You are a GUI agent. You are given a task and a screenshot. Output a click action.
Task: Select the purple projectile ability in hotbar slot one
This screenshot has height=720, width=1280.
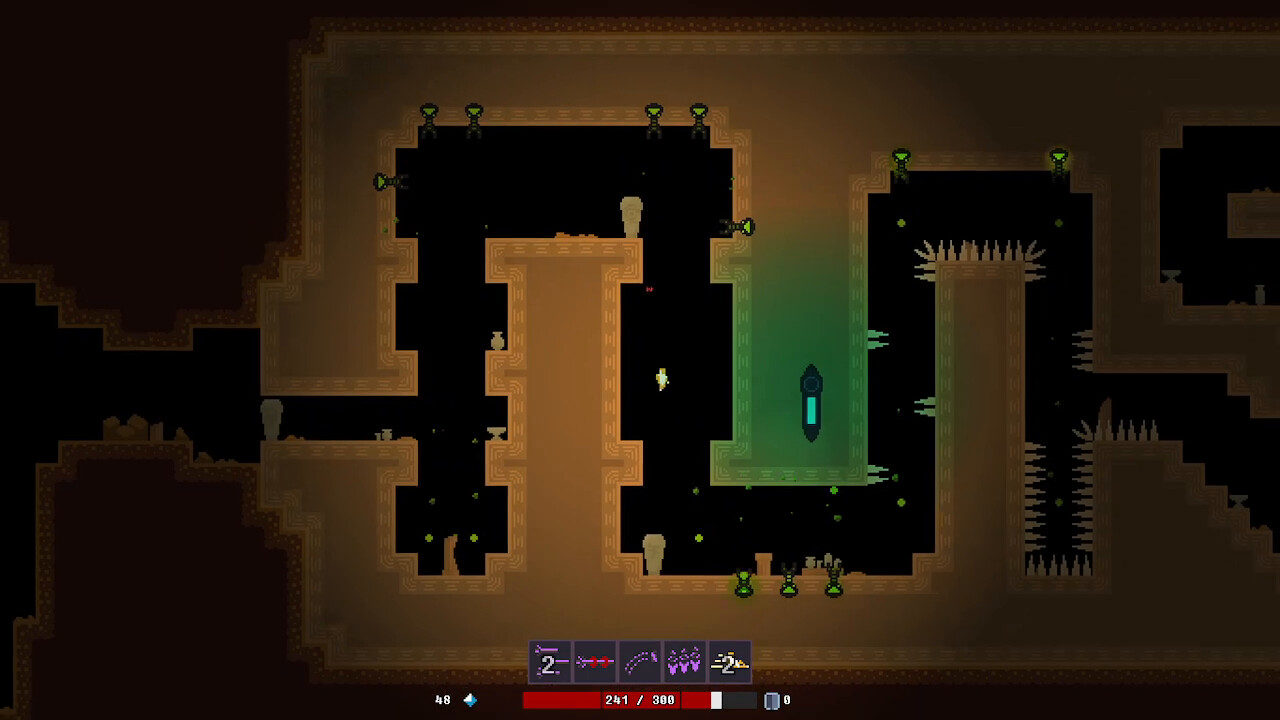[551, 661]
